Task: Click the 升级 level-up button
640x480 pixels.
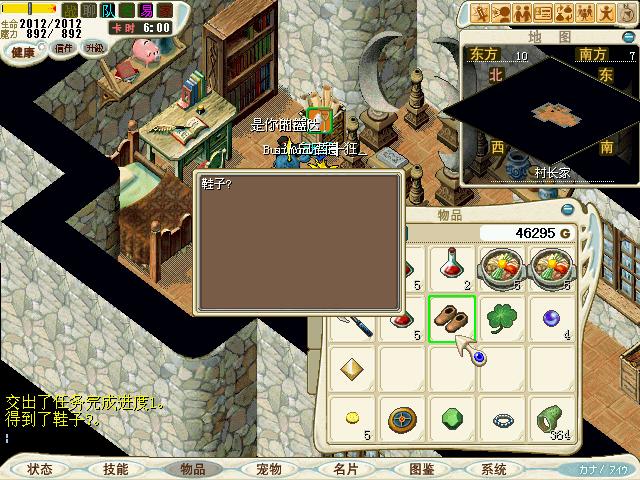Action: 94,48
